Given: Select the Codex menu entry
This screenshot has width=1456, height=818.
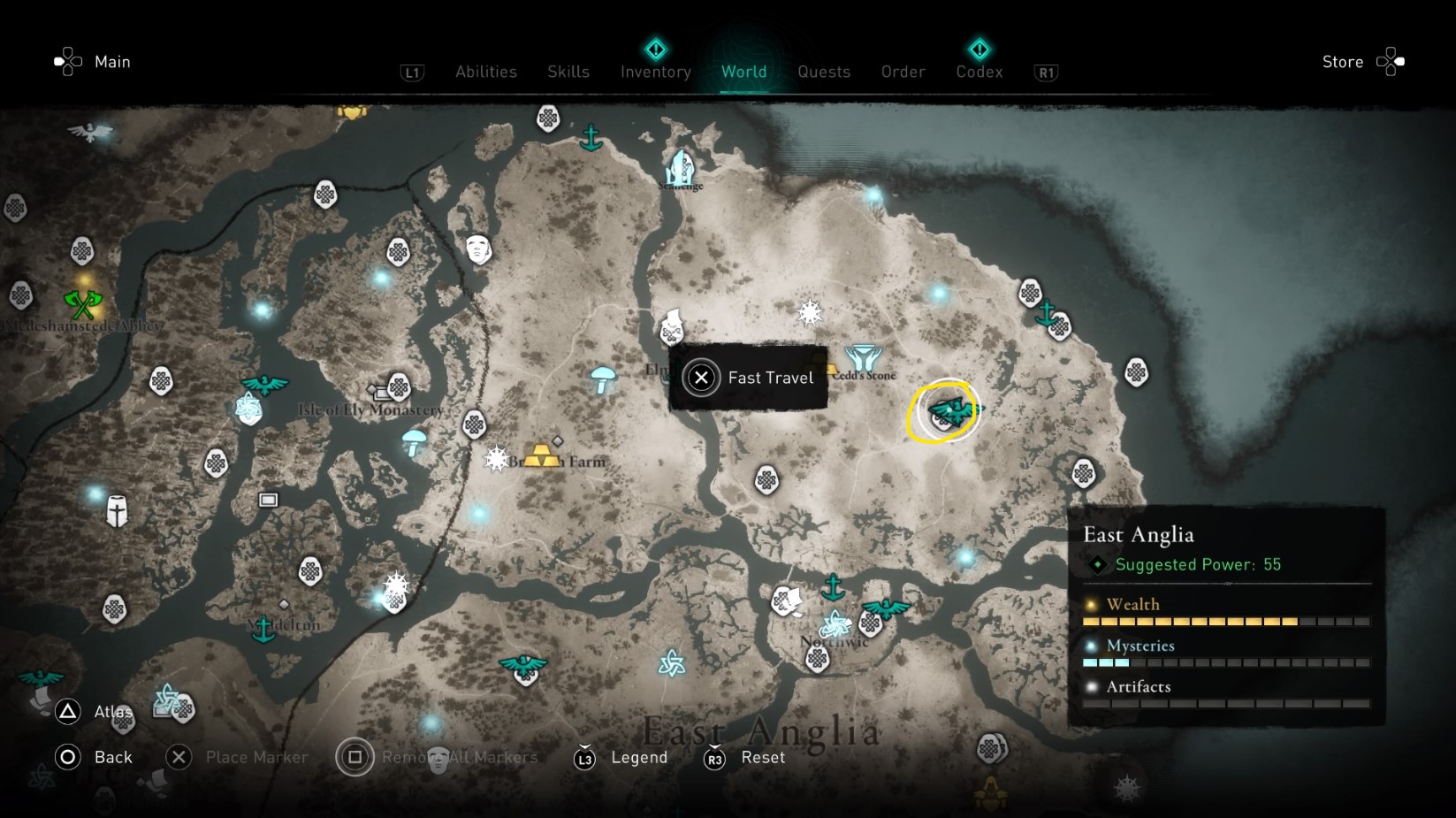Looking at the screenshot, I should tap(979, 72).
